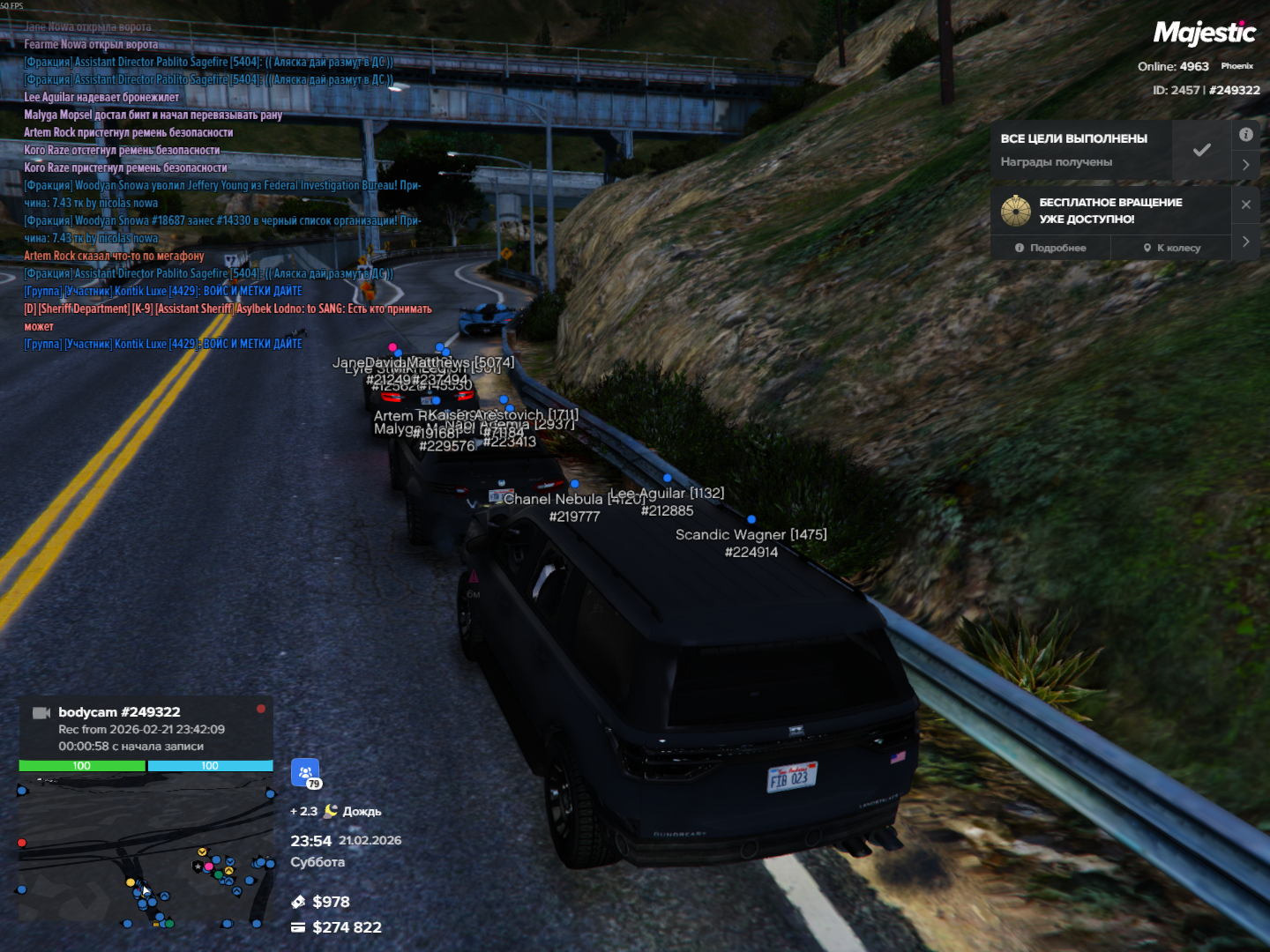
Task: Open the blue players group icon
Action: pos(305,772)
